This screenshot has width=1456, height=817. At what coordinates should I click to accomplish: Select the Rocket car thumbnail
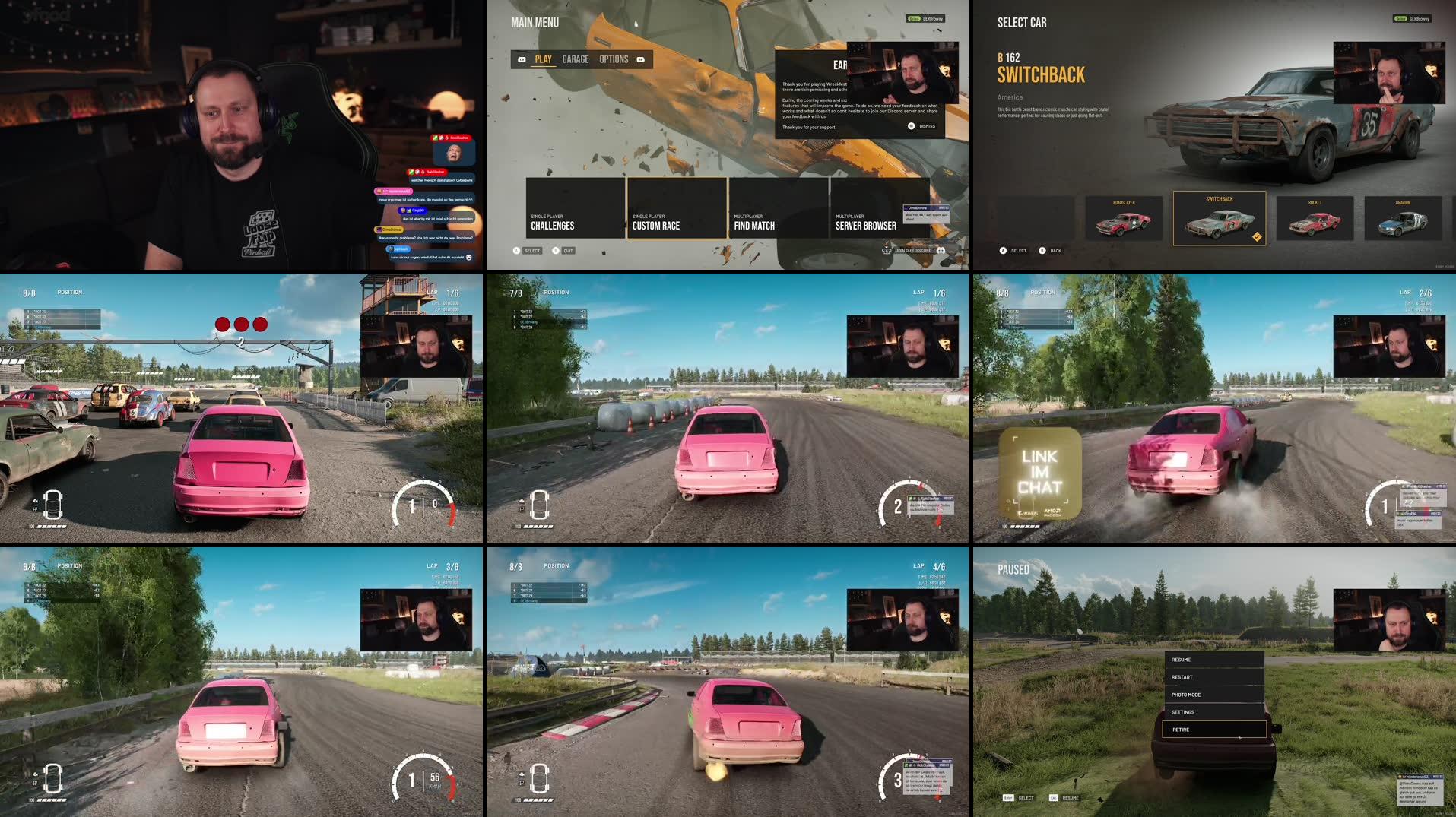coord(1315,218)
